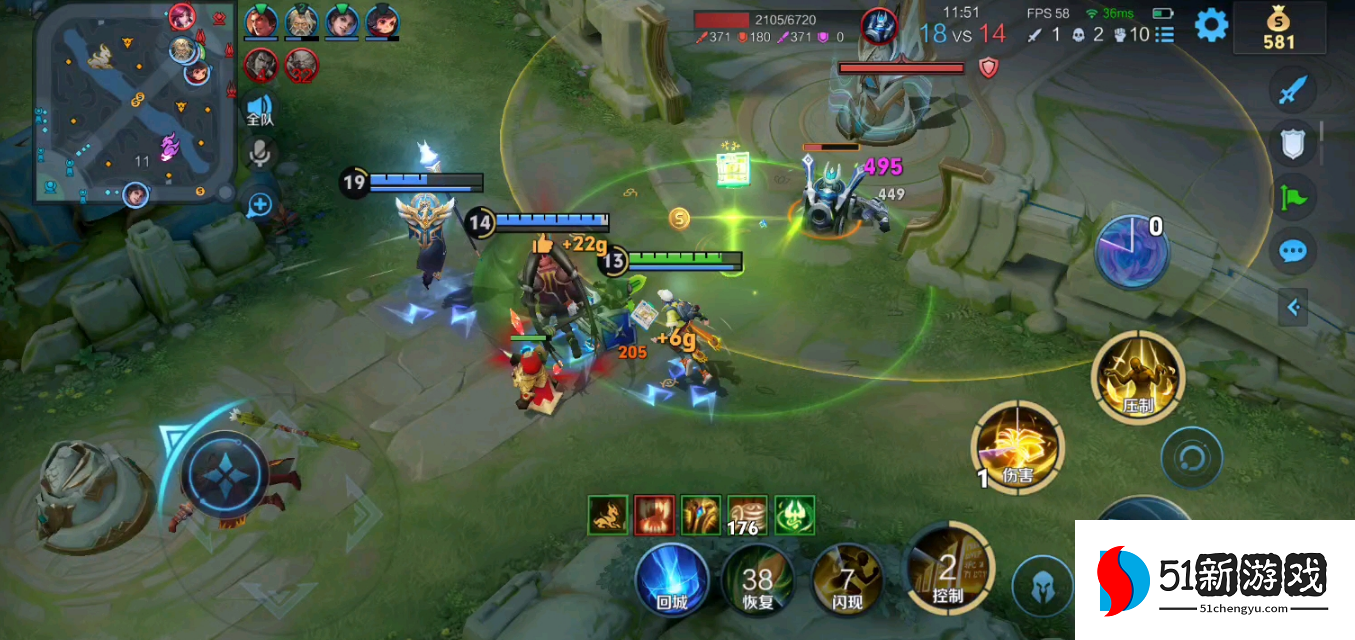The image size is (1355, 640).
Task: Send the green flag gather signal
Action: pyautogui.click(x=1293, y=197)
